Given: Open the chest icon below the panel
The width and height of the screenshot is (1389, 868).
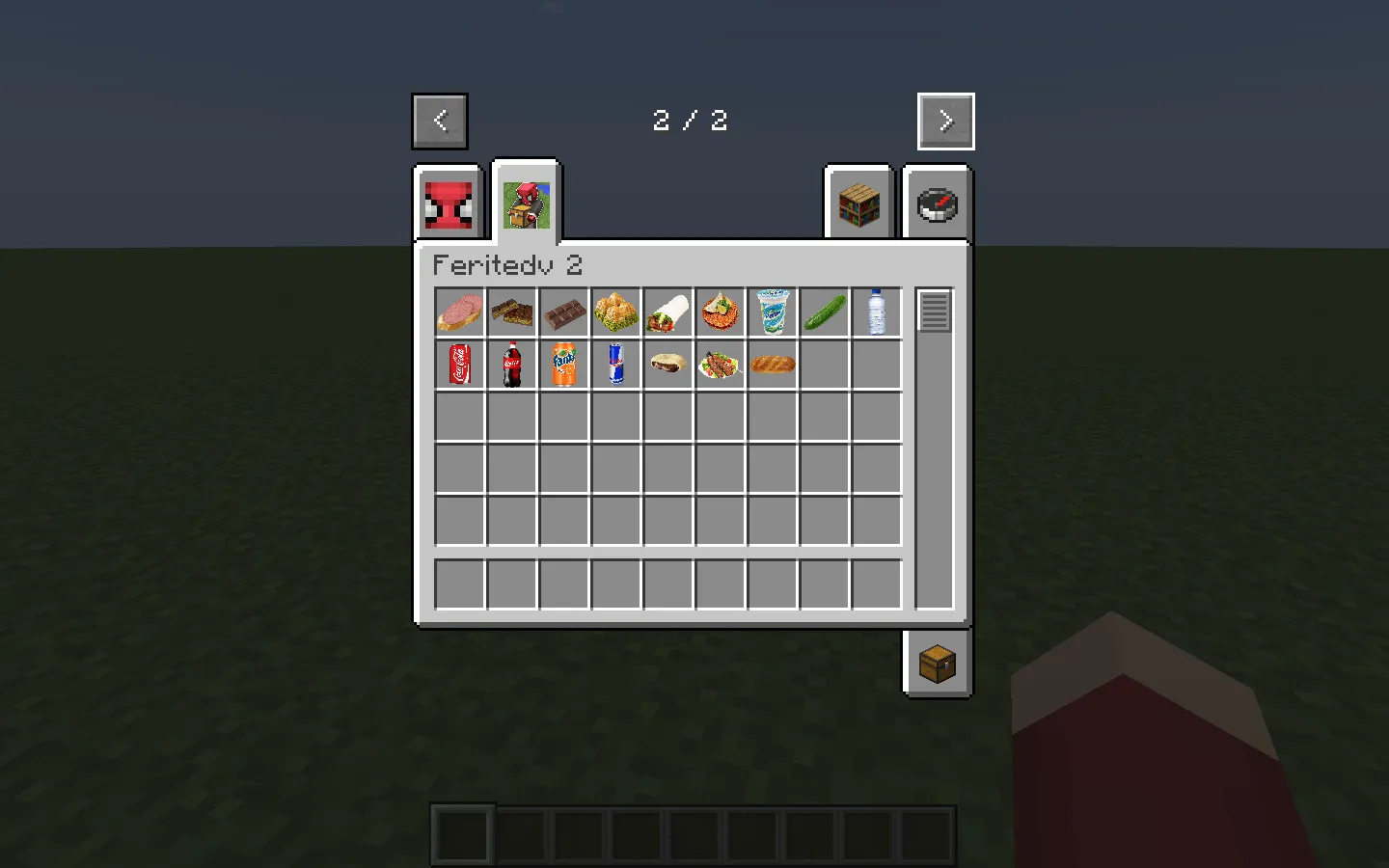Looking at the screenshot, I should (937, 664).
